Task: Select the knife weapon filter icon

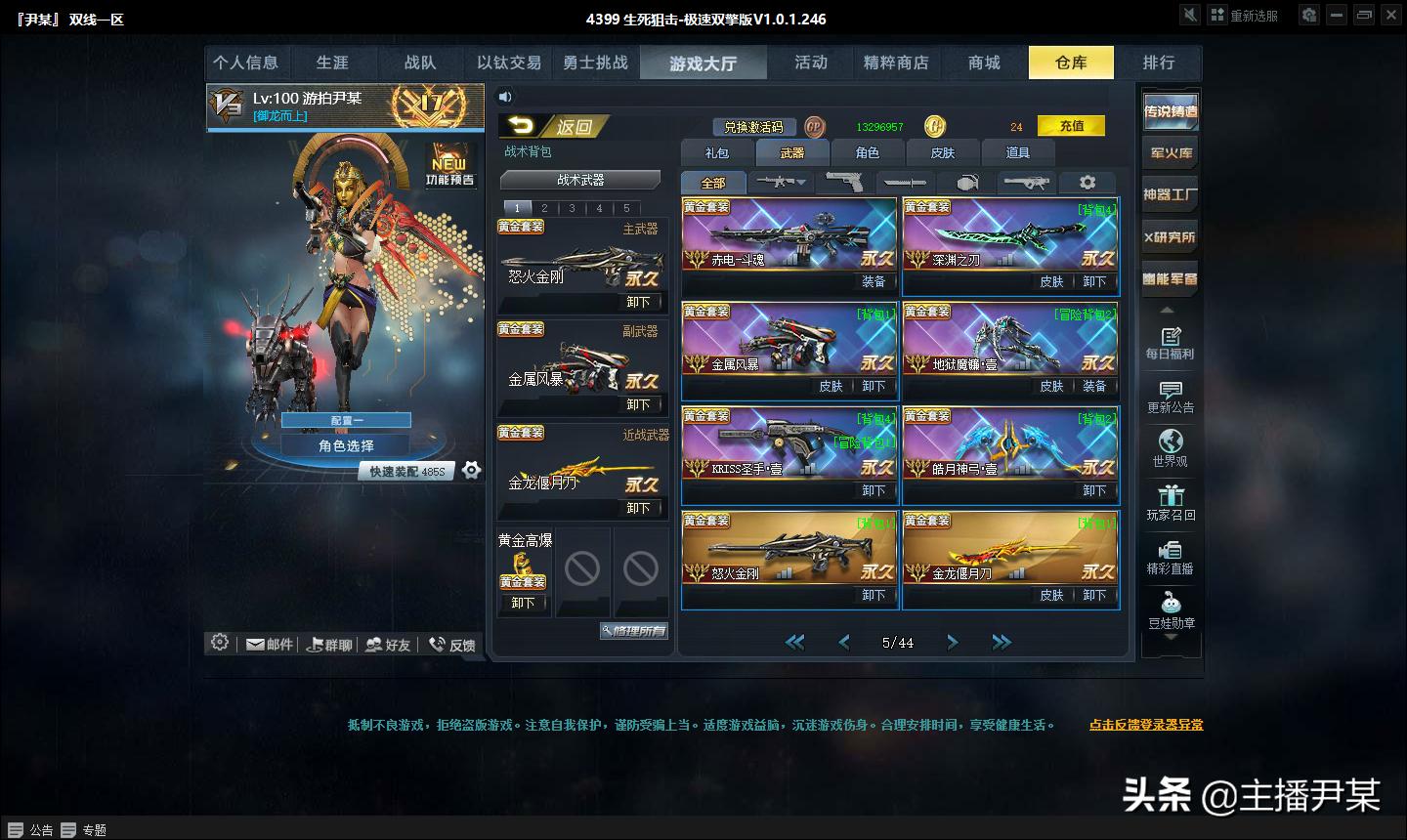Action: coord(904,182)
